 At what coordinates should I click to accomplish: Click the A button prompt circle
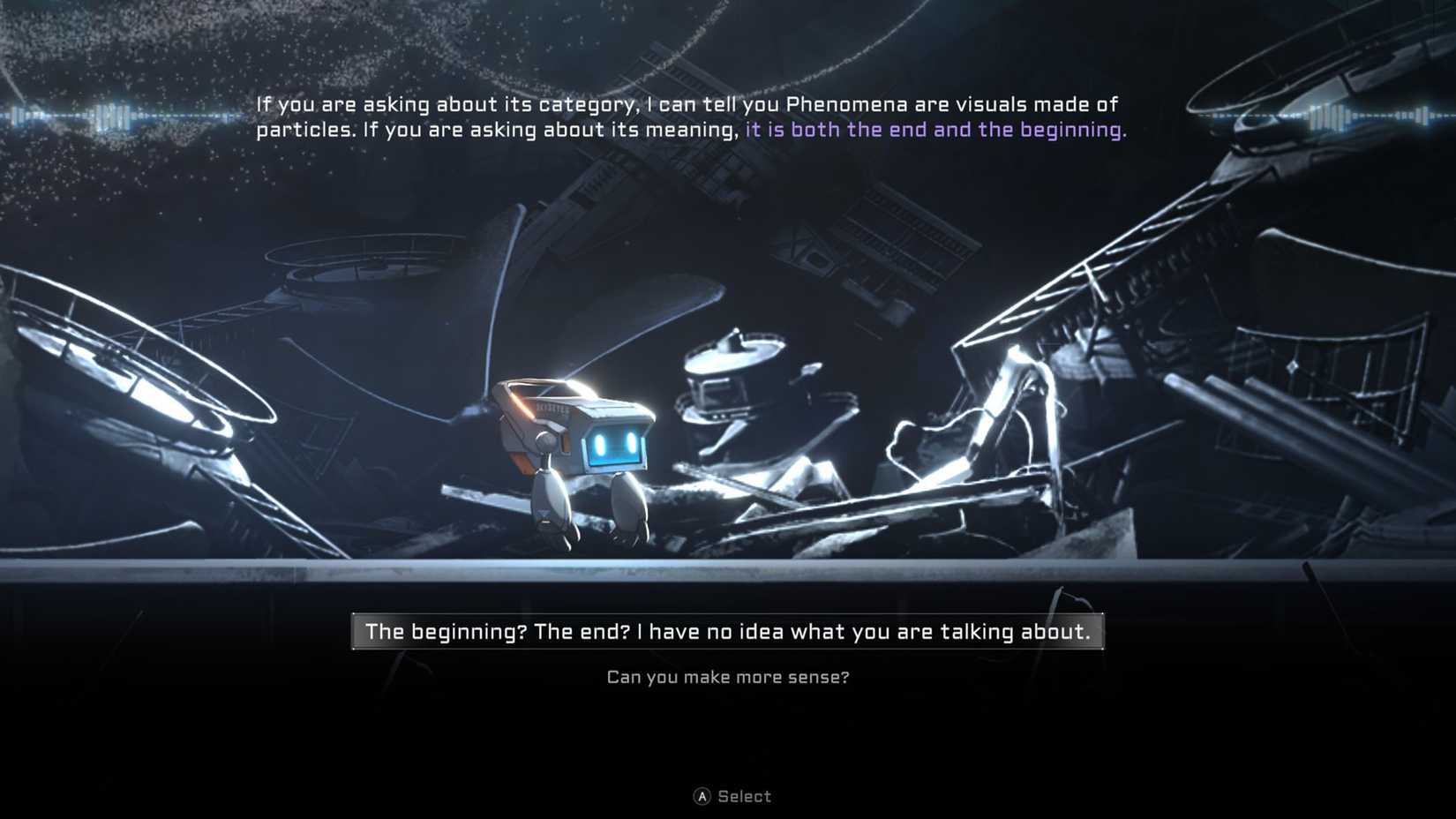(702, 796)
